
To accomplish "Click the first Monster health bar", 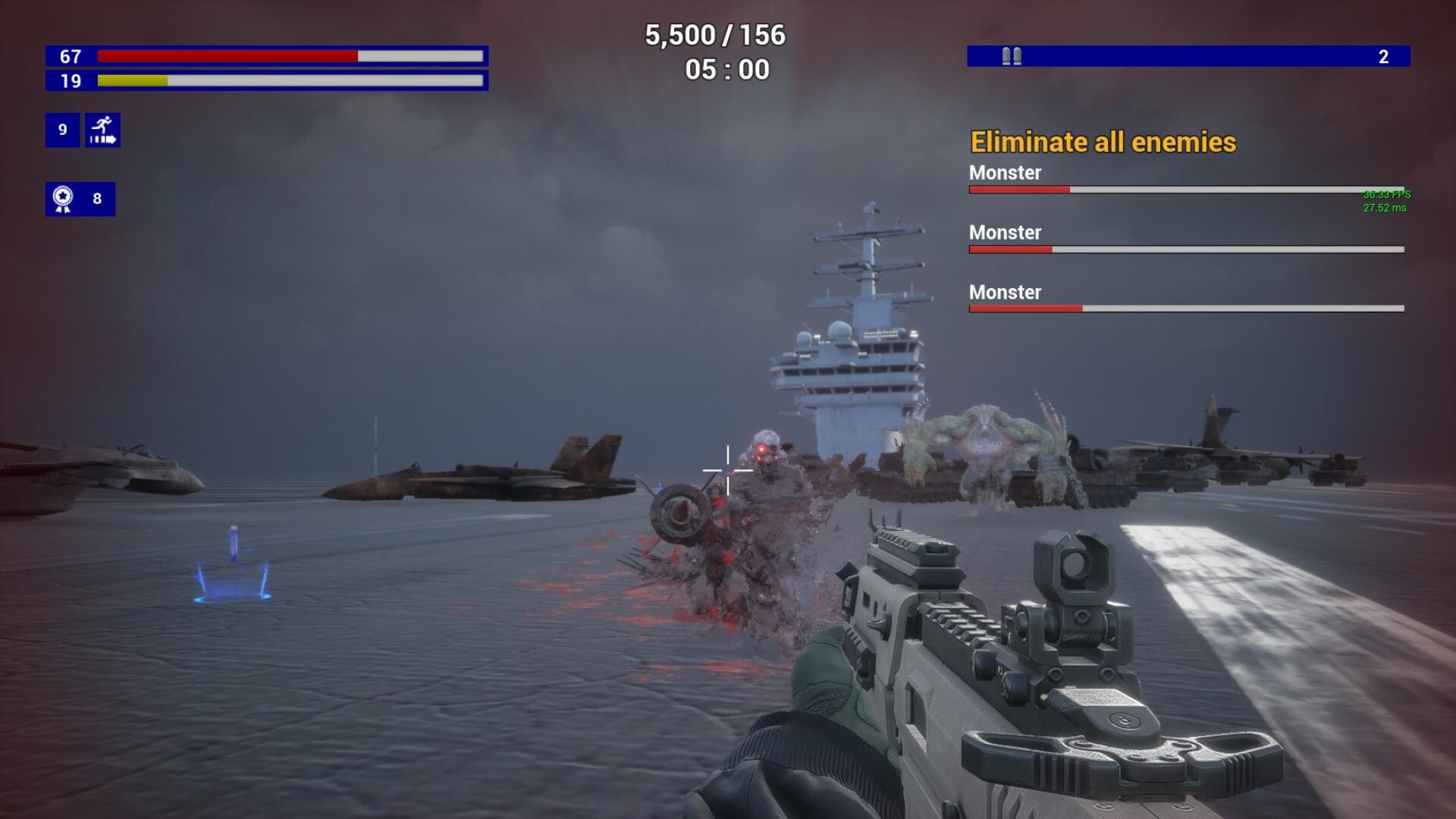I will click(x=1183, y=190).
